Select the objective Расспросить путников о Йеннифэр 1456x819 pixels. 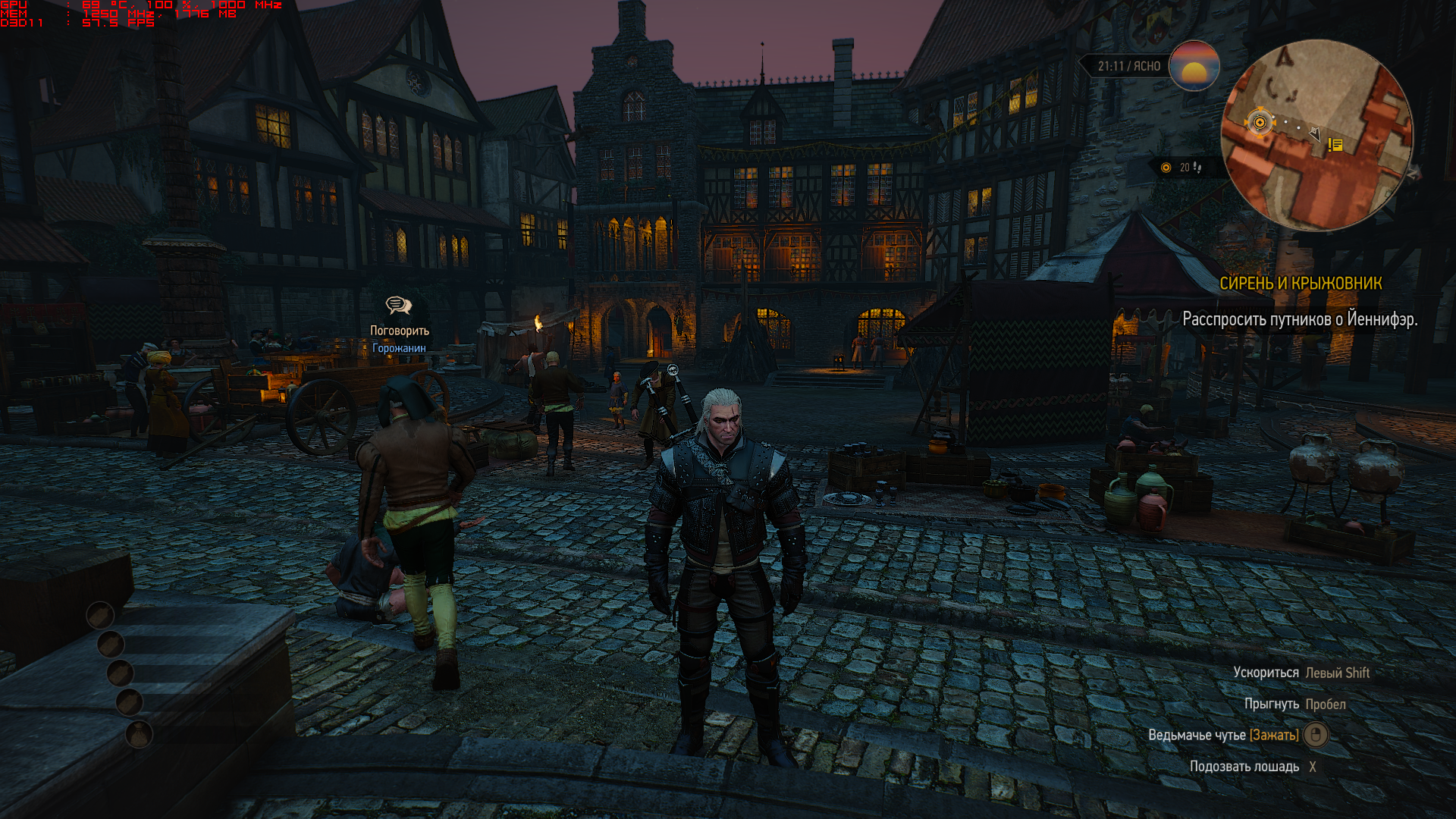pos(1300,319)
